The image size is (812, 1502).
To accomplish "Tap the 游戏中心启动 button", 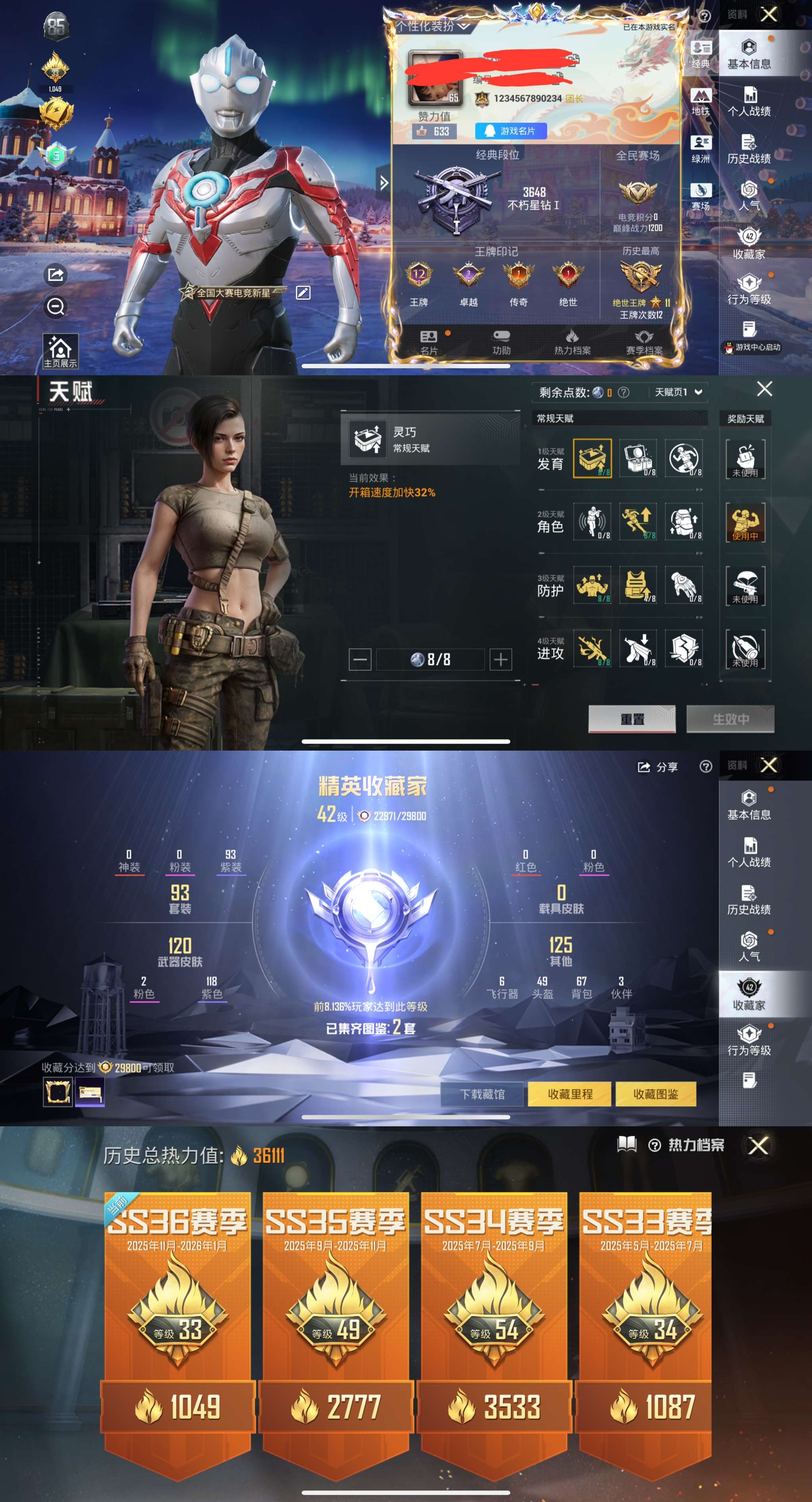I will coord(752,347).
